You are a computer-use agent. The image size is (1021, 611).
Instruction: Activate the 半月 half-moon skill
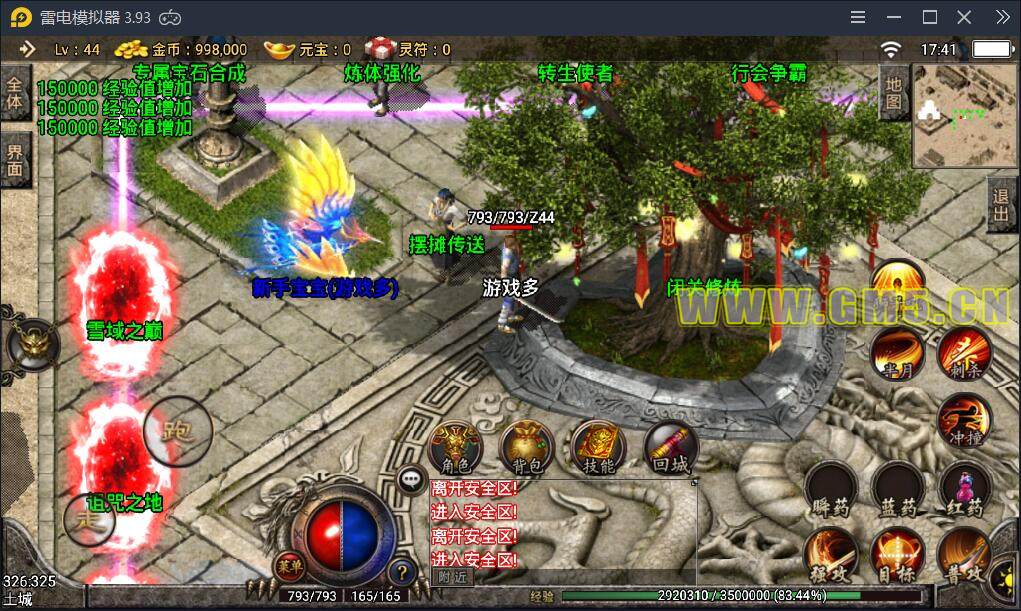[x=896, y=354]
